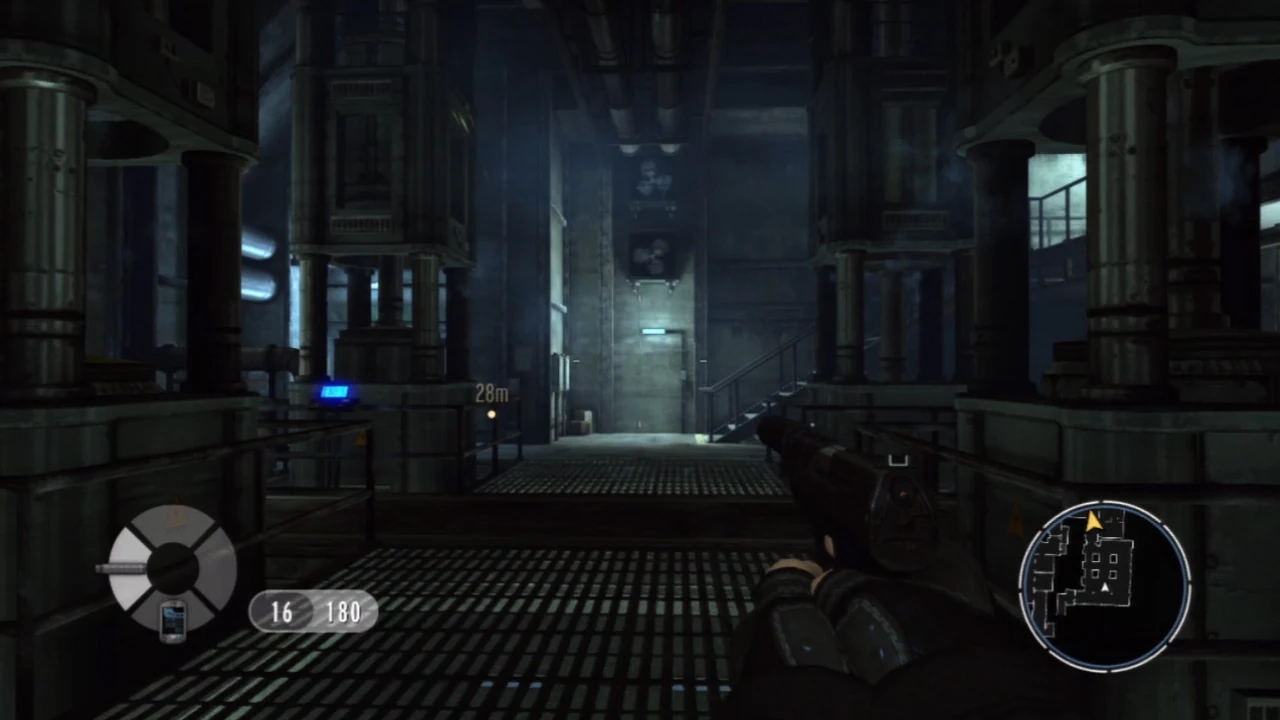The image size is (1280, 720).
Task: Click the yellow objective marker below the 28m label
Action: 491,413
